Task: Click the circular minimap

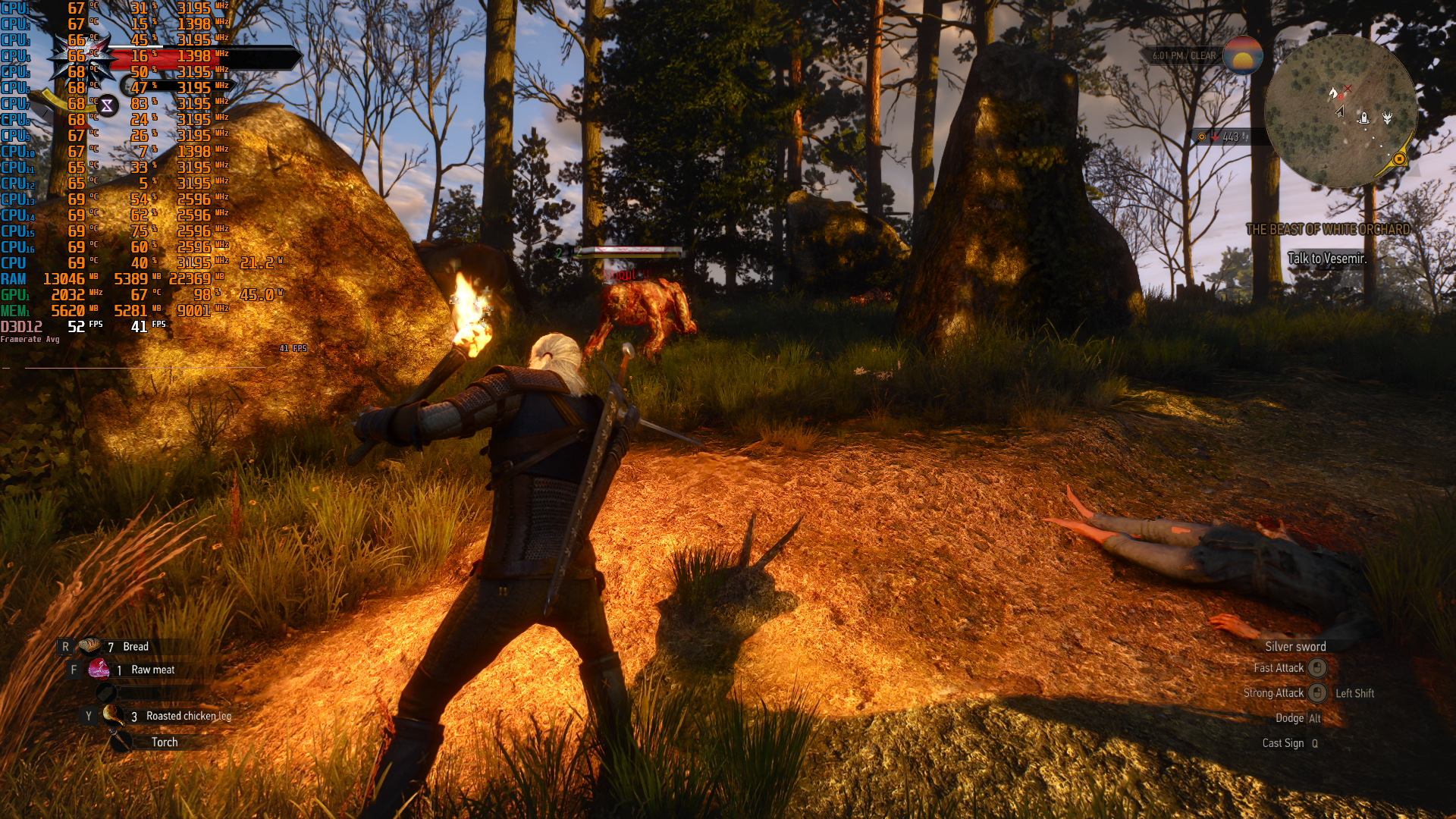Action: [1340, 111]
